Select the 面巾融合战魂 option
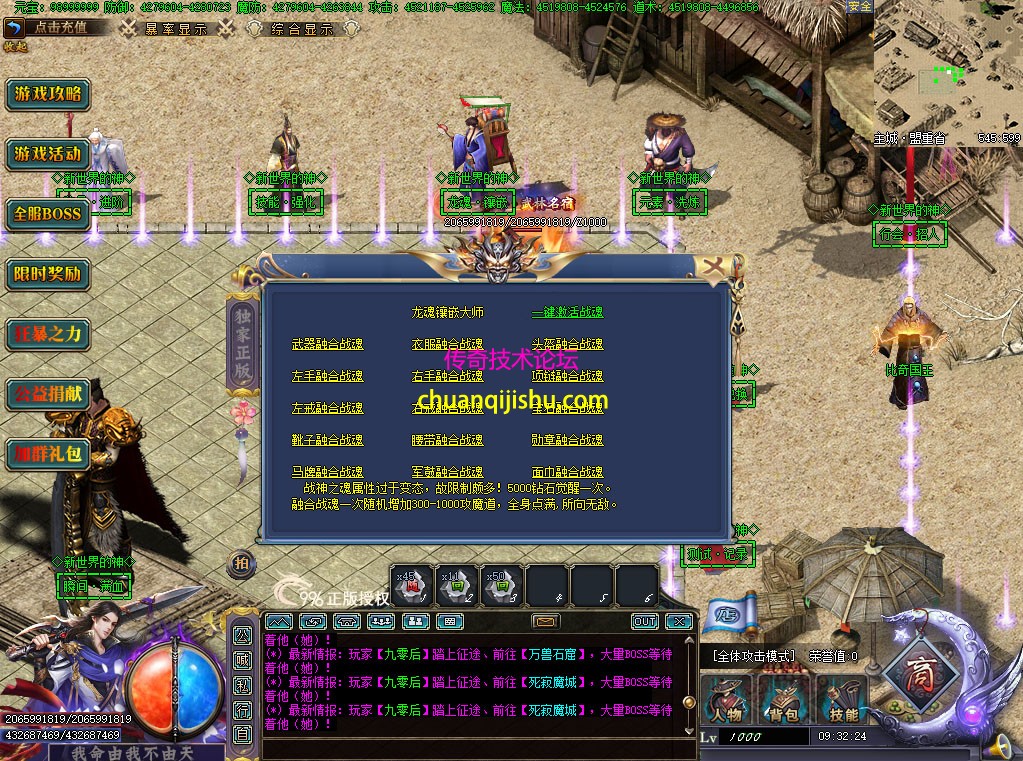Screen dimensions: 1023x761 (x=567, y=472)
